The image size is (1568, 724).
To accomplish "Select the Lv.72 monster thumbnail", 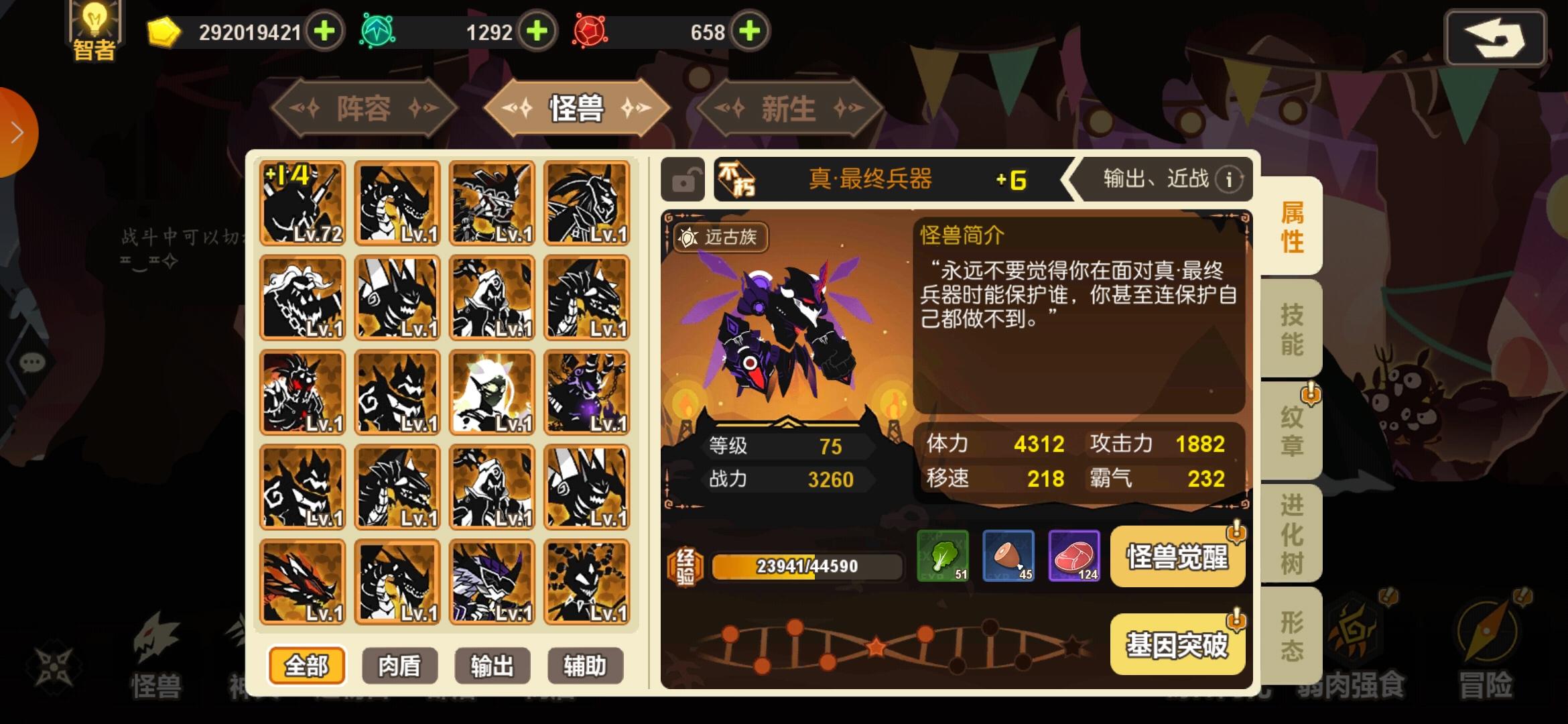I will tap(302, 206).
